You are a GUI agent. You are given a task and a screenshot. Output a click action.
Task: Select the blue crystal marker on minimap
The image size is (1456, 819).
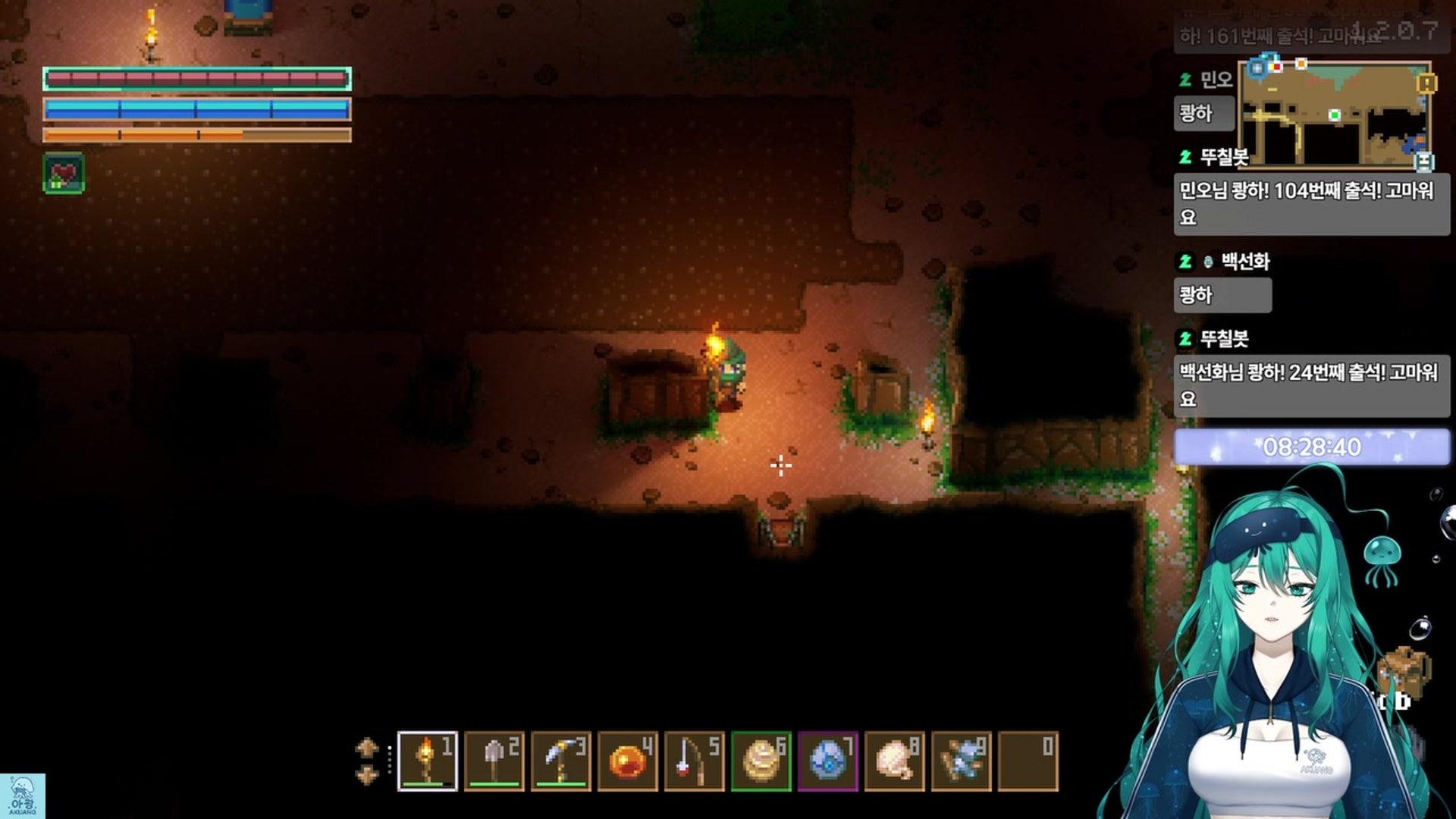click(1257, 68)
